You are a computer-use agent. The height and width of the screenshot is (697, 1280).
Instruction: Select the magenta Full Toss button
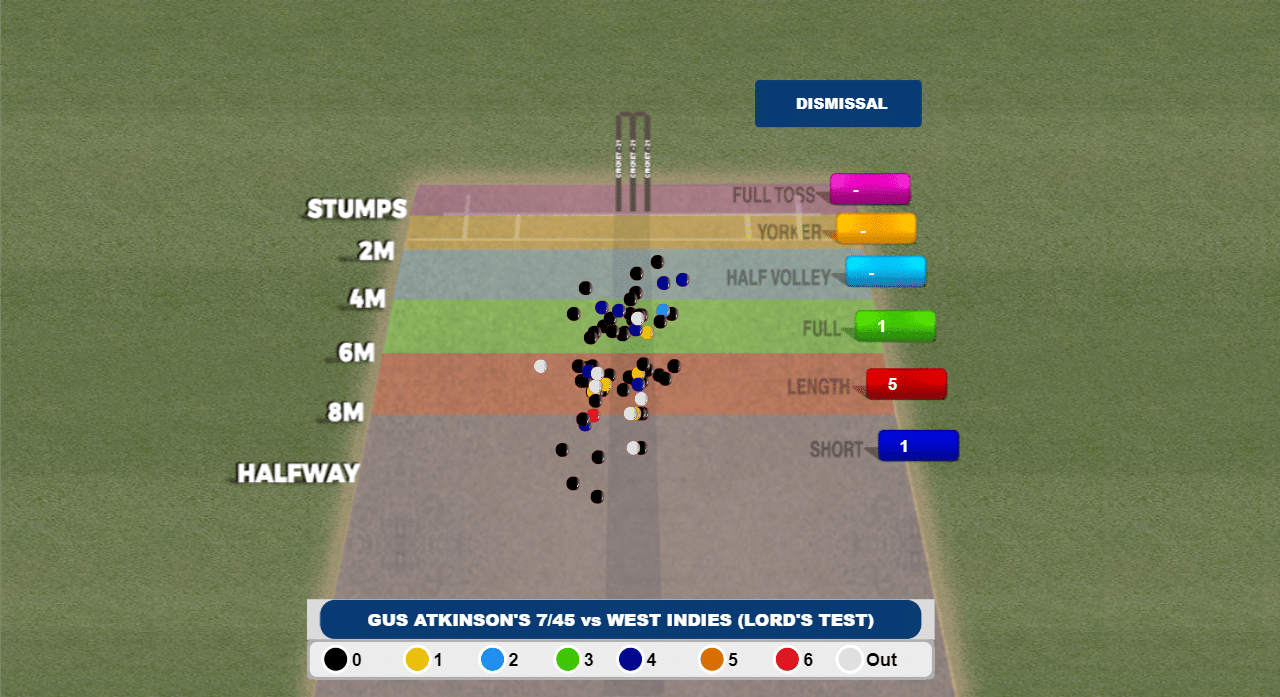869,189
